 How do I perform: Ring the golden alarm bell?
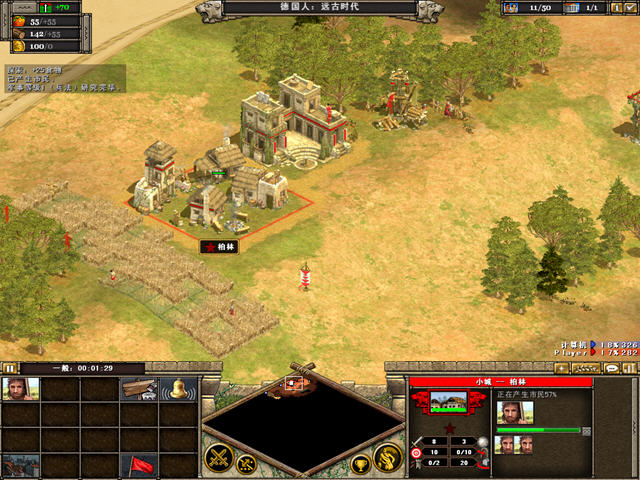tap(177, 389)
